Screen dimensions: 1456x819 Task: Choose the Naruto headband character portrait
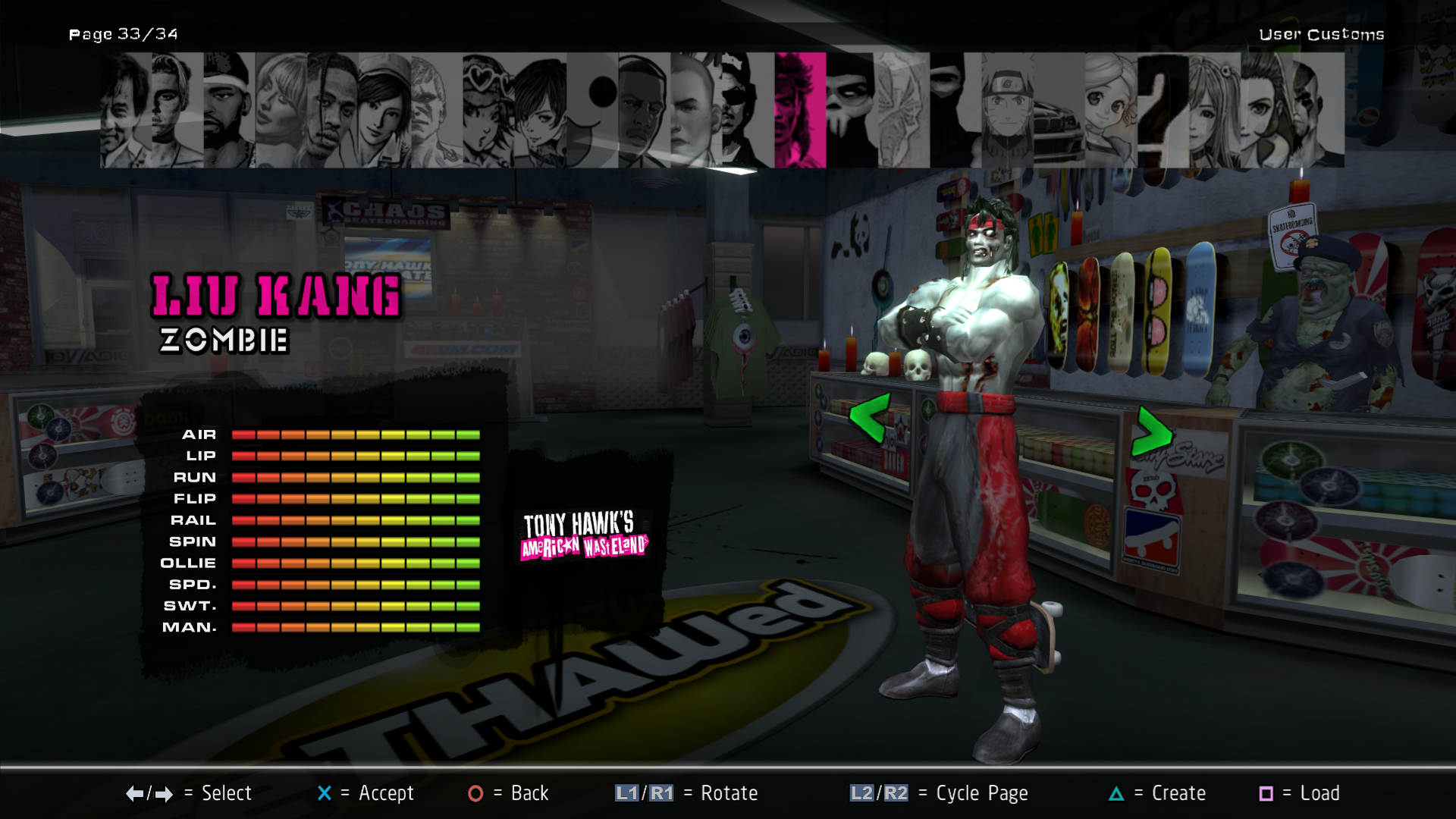click(1007, 110)
